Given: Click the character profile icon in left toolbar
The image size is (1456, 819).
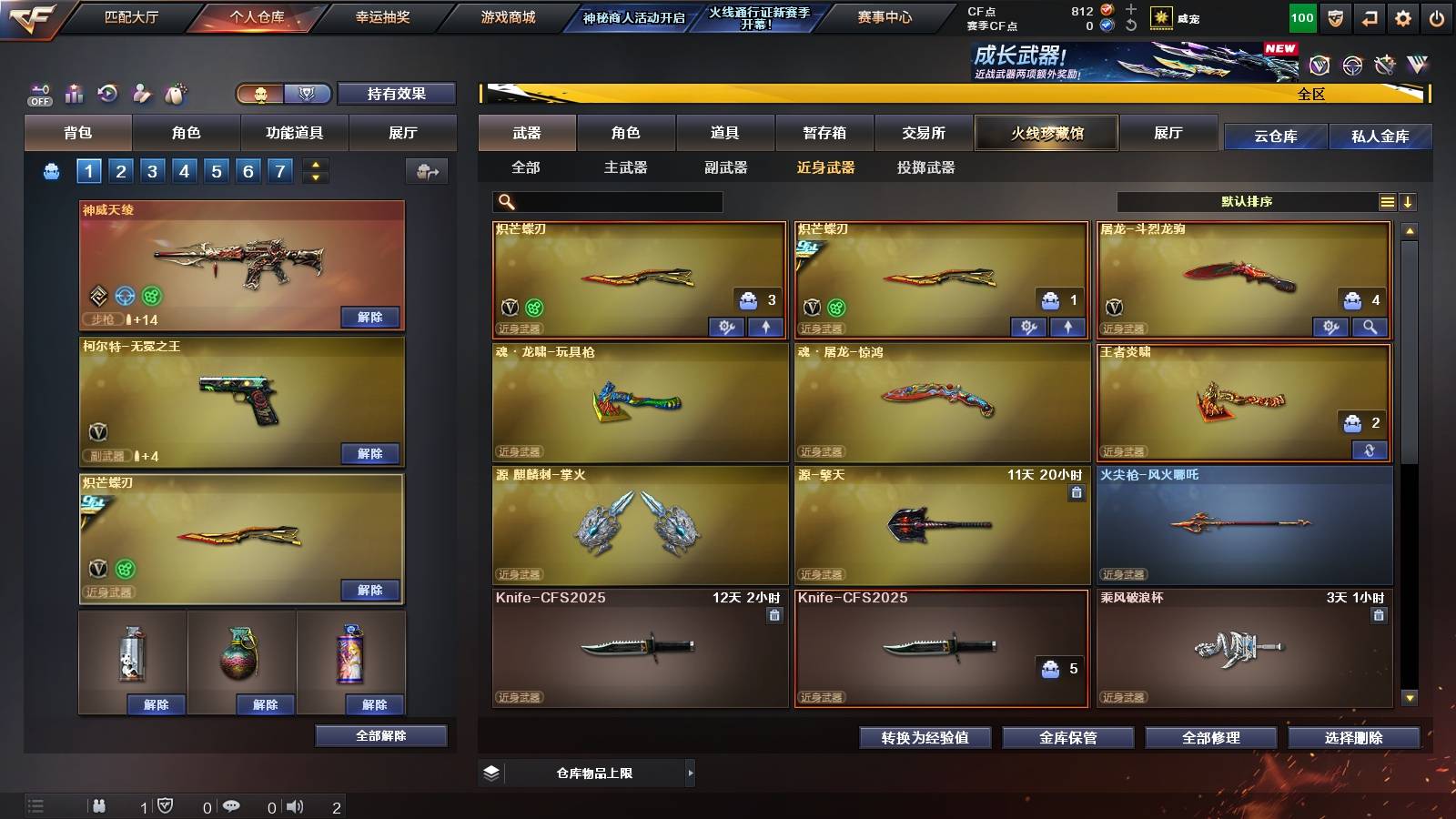Looking at the screenshot, I should pyautogui.click(x=139, y=93).
